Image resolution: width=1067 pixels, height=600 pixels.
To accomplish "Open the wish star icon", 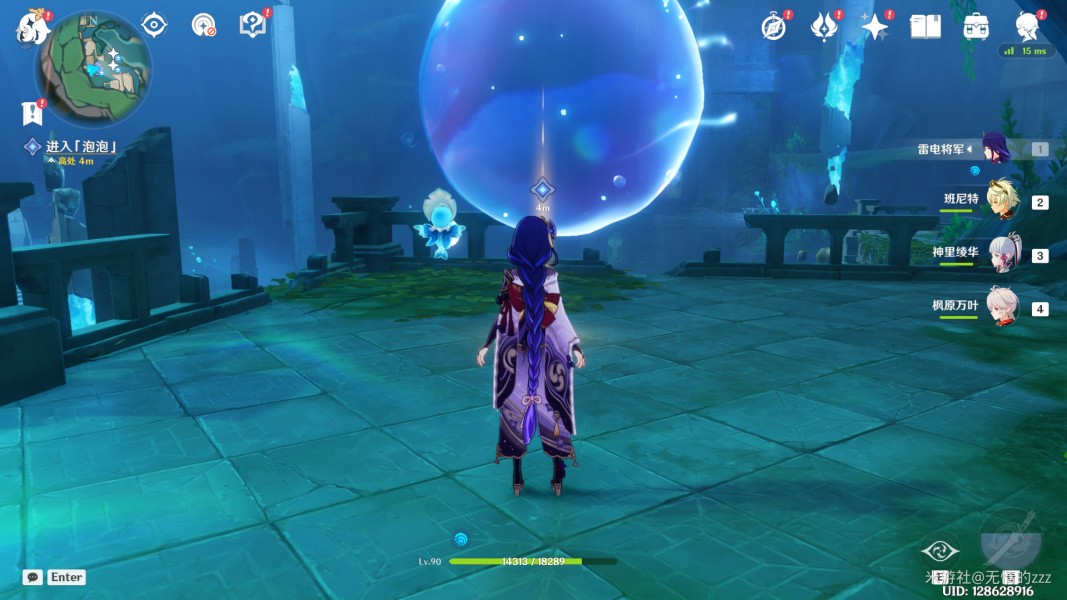I will click(875, 27).
